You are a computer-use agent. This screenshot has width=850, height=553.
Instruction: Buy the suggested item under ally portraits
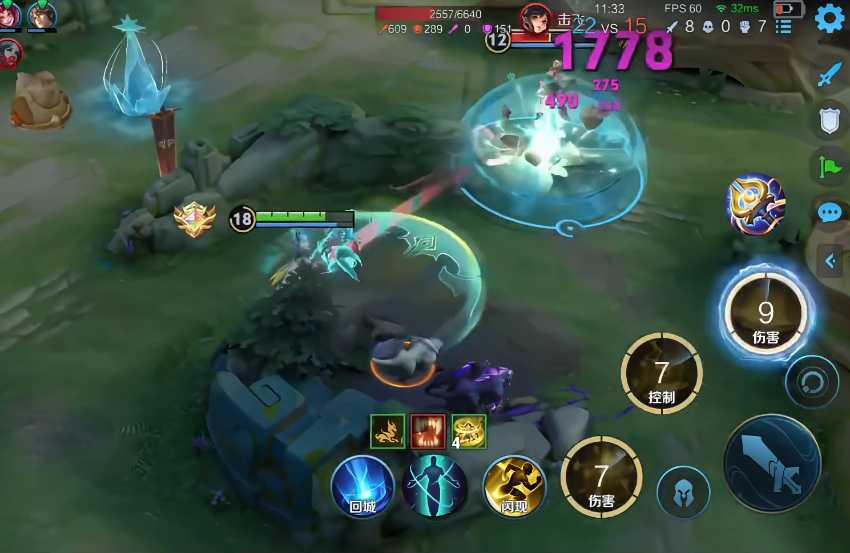click(x=40, y=101)
